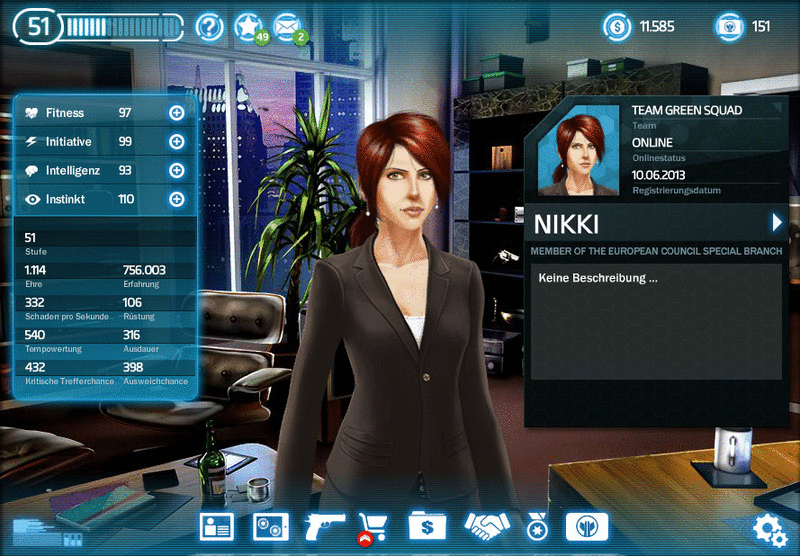Open the brain badge icon in the bottom bar

[x=586, y=526]
